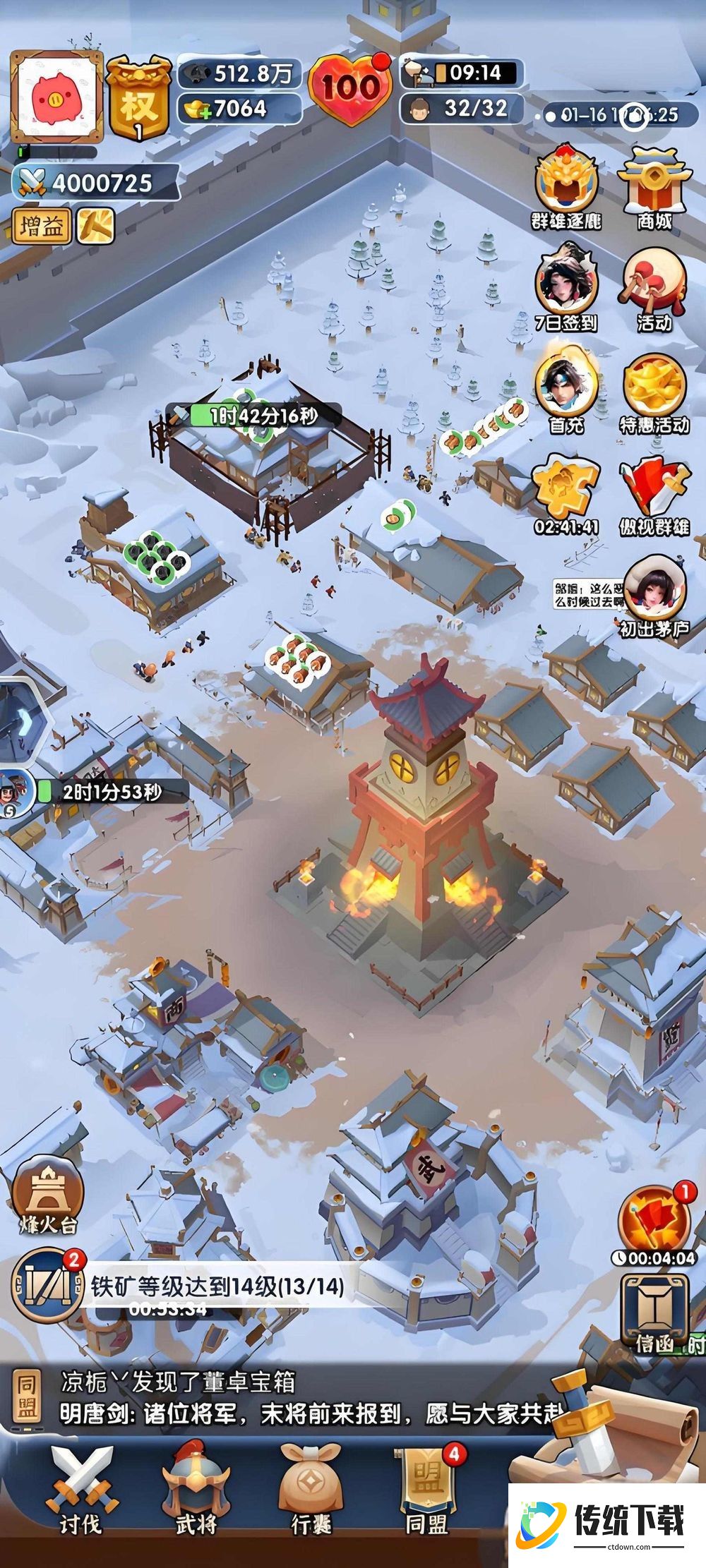Screen dimensions: 706x1568
Task: Open the pig avatar player profile
Action: [56, 97]
